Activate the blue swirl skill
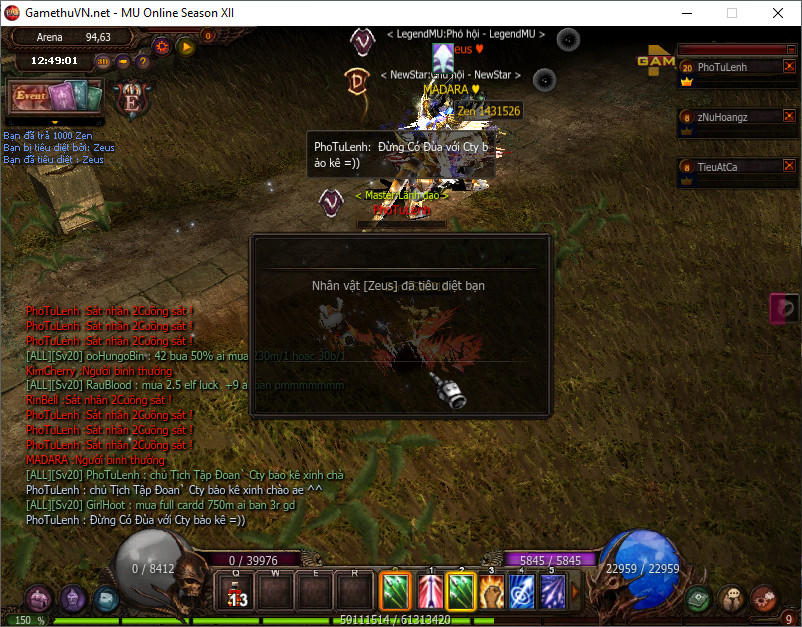The width and height of the screenshot is (802, 627). click(522, 590)
